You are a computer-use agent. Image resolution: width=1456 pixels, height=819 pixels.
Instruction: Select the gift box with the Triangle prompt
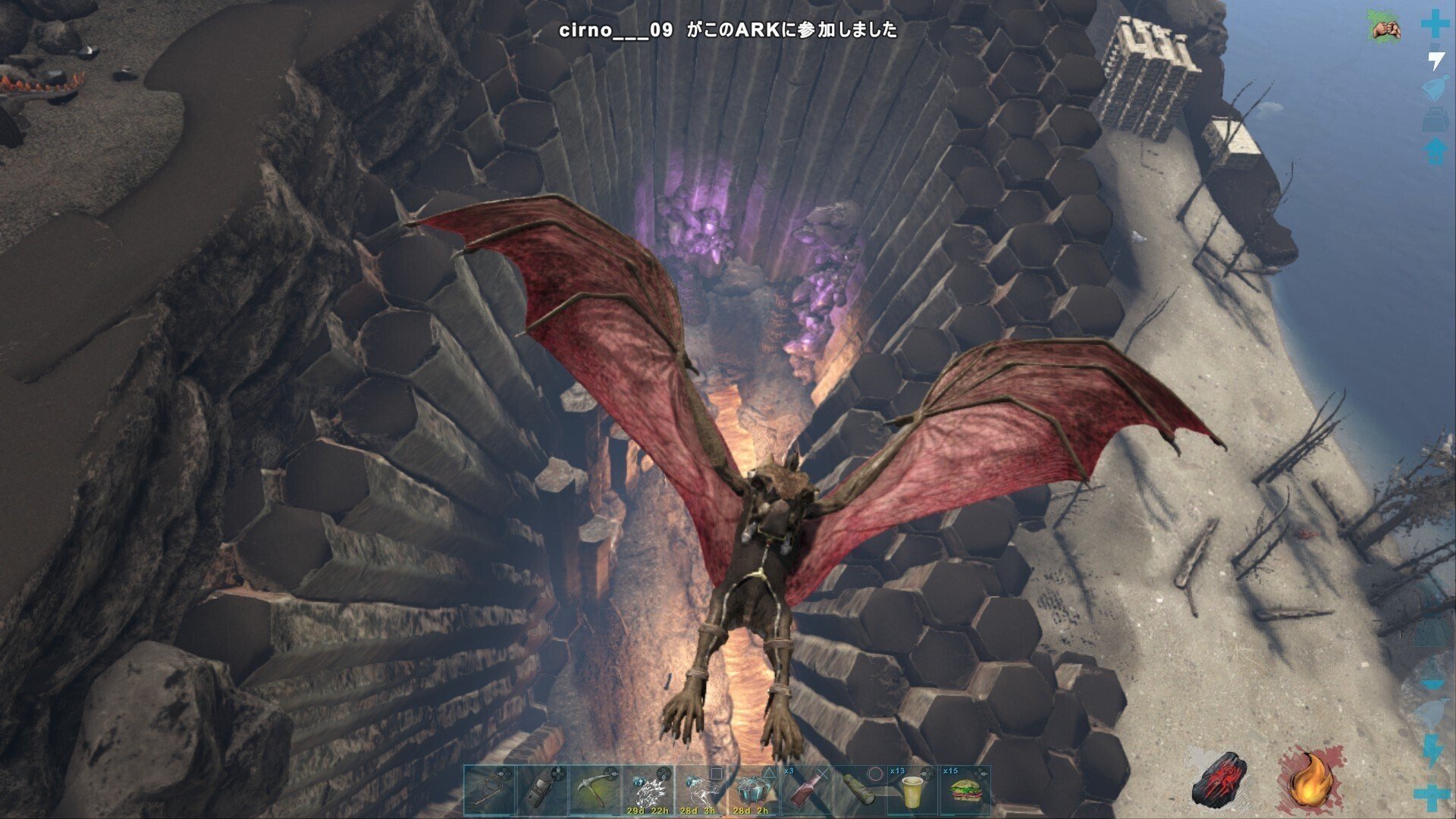click(x=751, y=789)
